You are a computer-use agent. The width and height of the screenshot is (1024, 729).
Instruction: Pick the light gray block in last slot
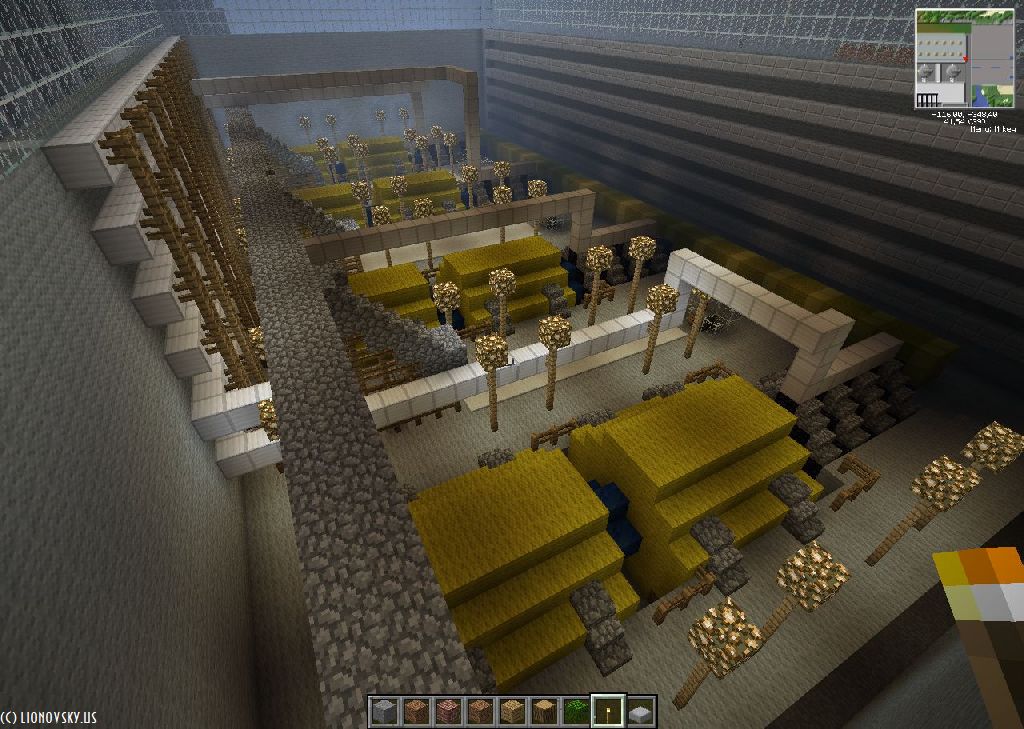[x=640, y=712]
